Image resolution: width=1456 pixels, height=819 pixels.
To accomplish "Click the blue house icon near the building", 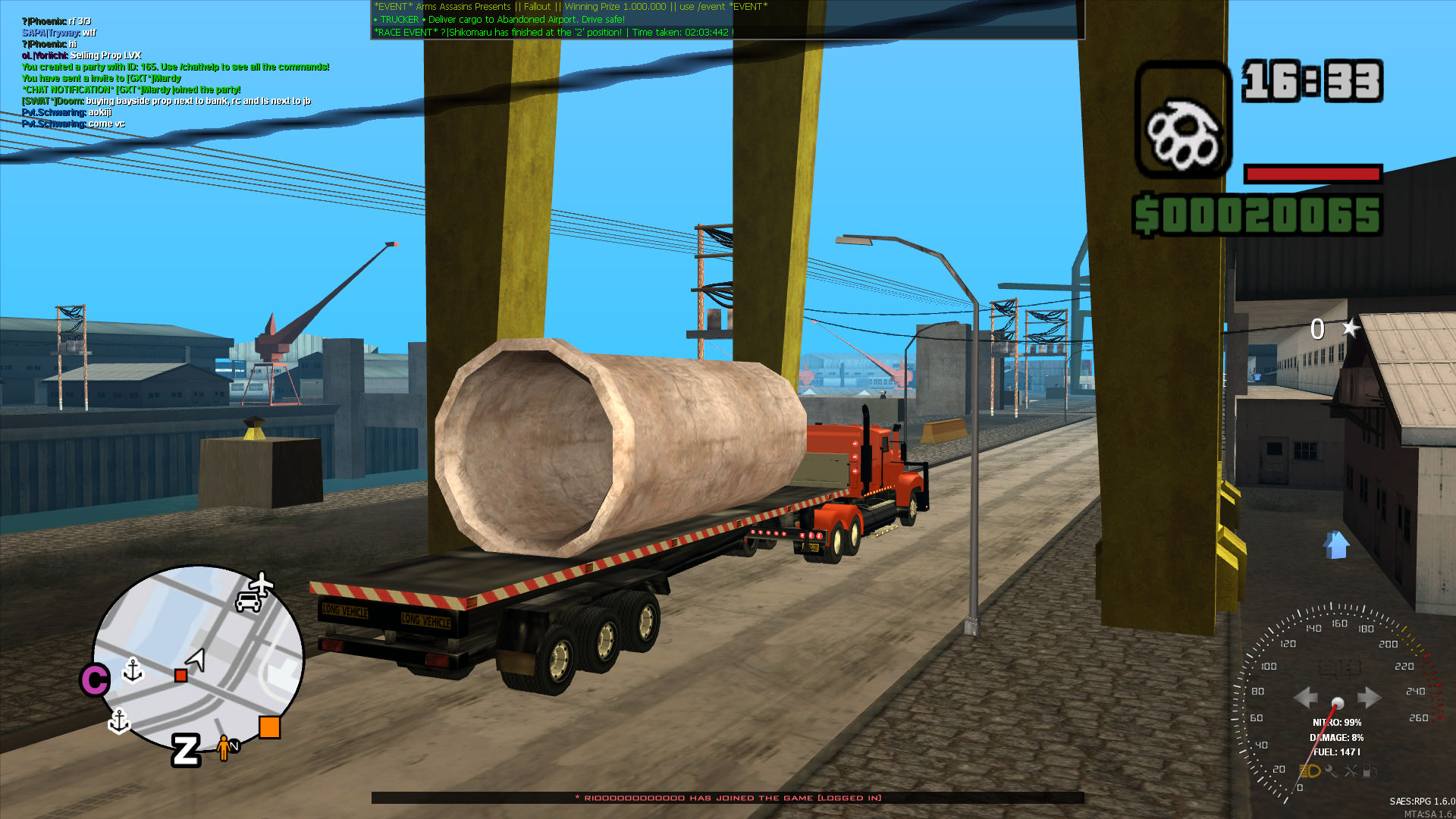I will (x=1337, y=546).
